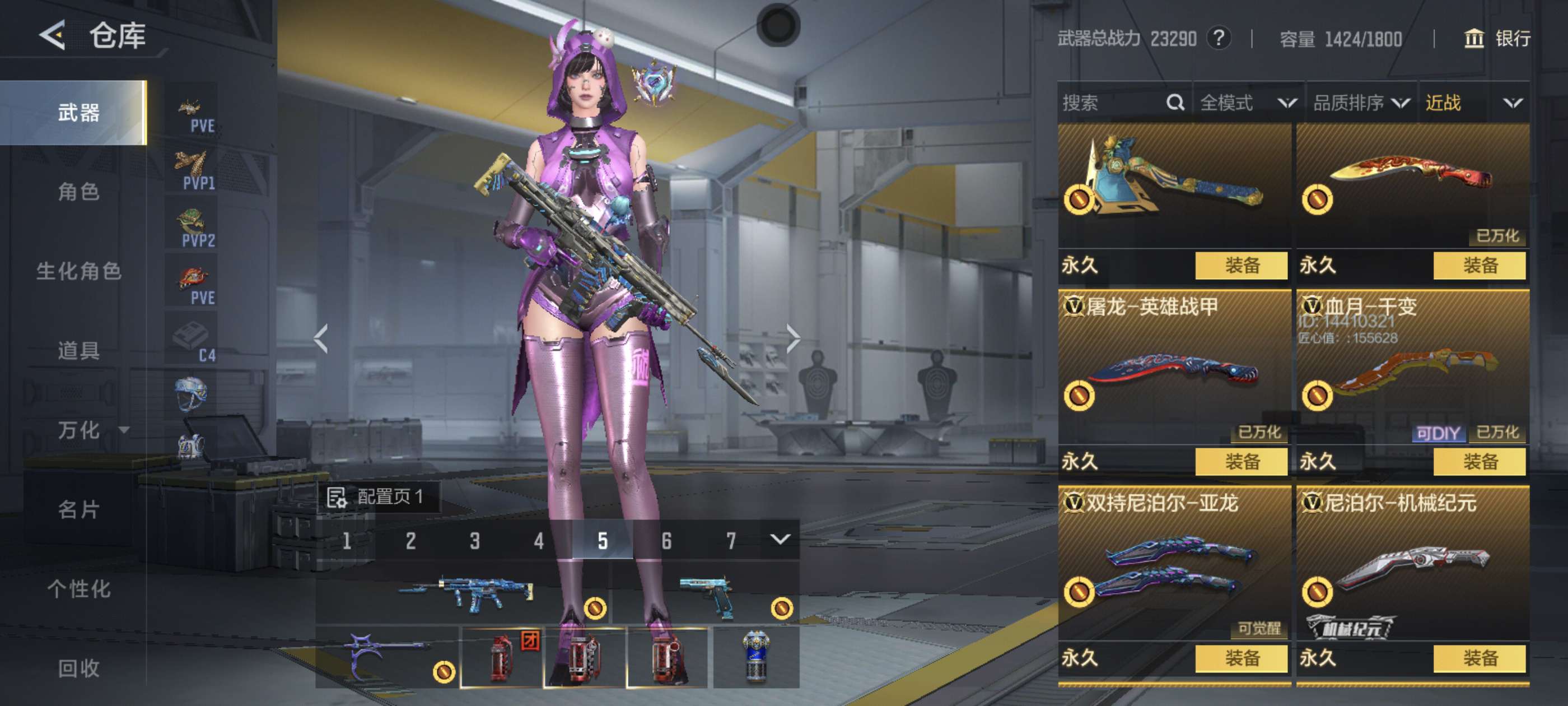
Task: Open the 品质排序 quality sort dropdown
Action: tap(1361, 103)
